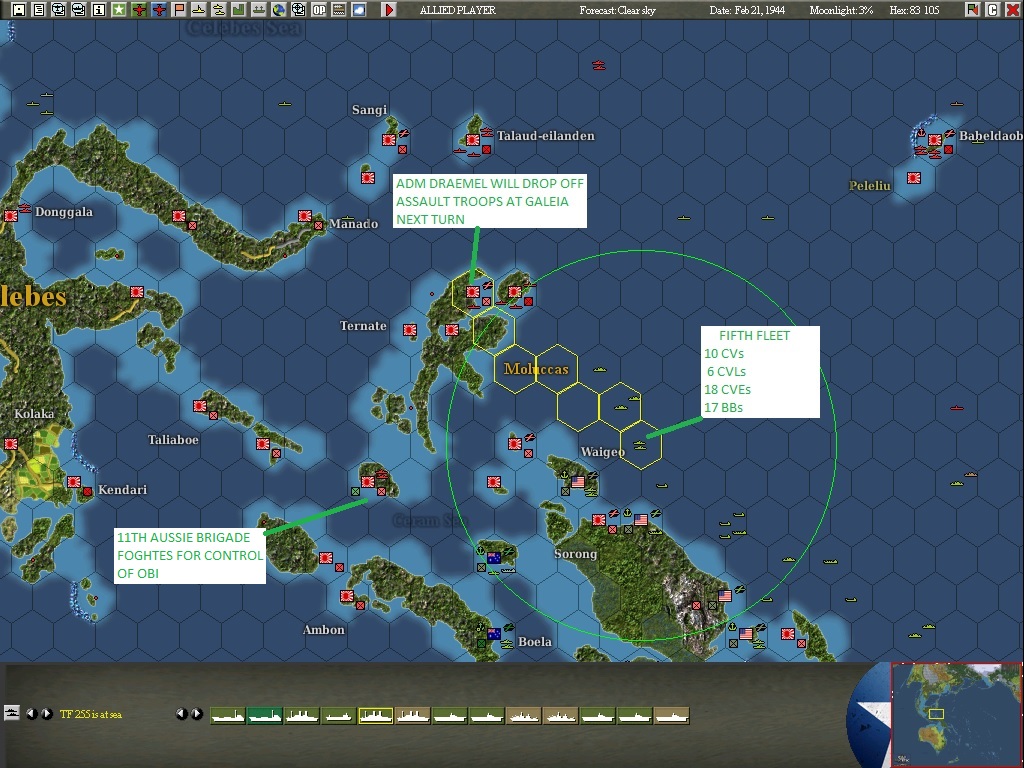Close the game with the red X

[x=1013, y=10]
